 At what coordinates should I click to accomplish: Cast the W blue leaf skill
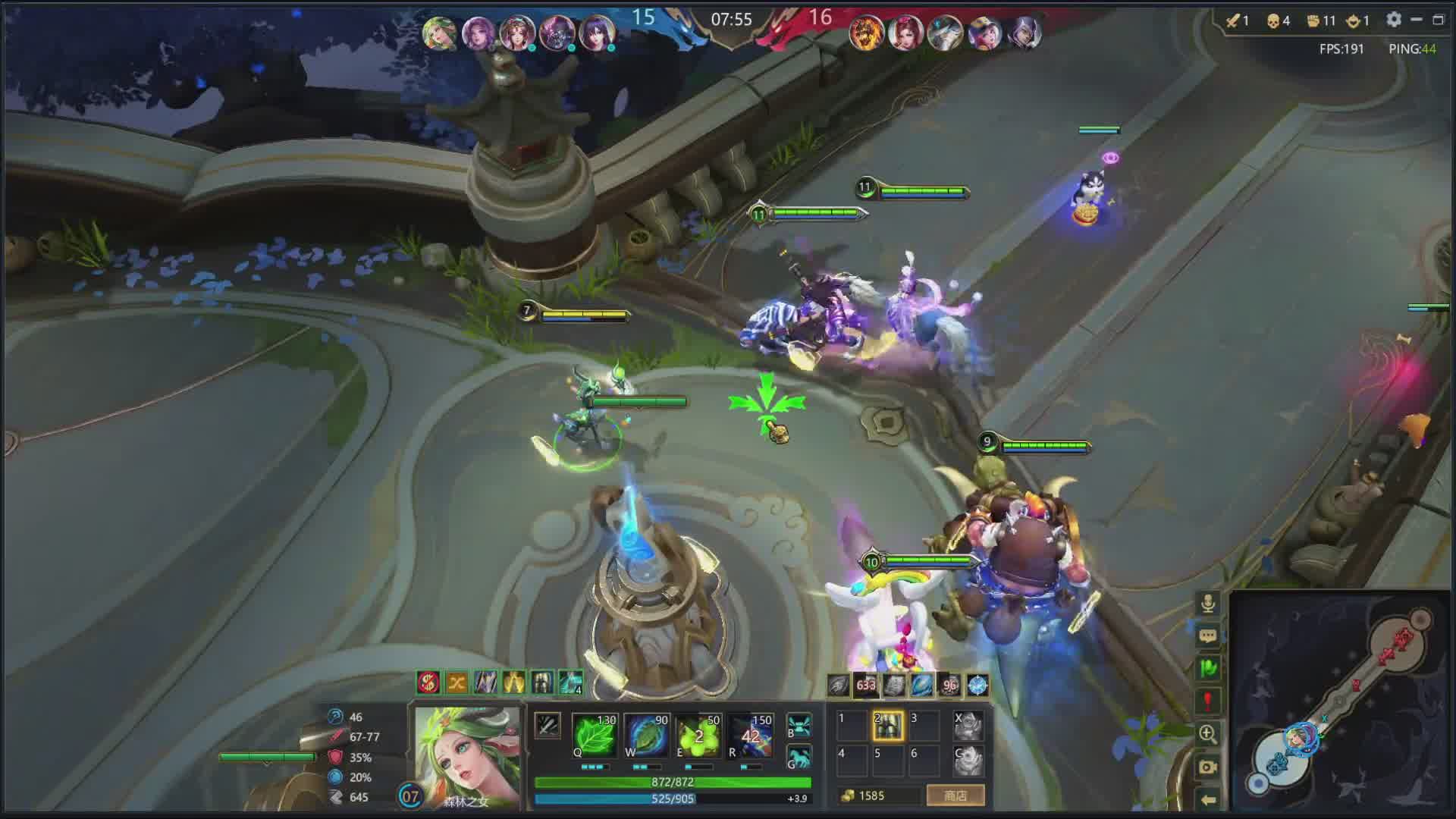pyautogui.click(x=647, y=736)
